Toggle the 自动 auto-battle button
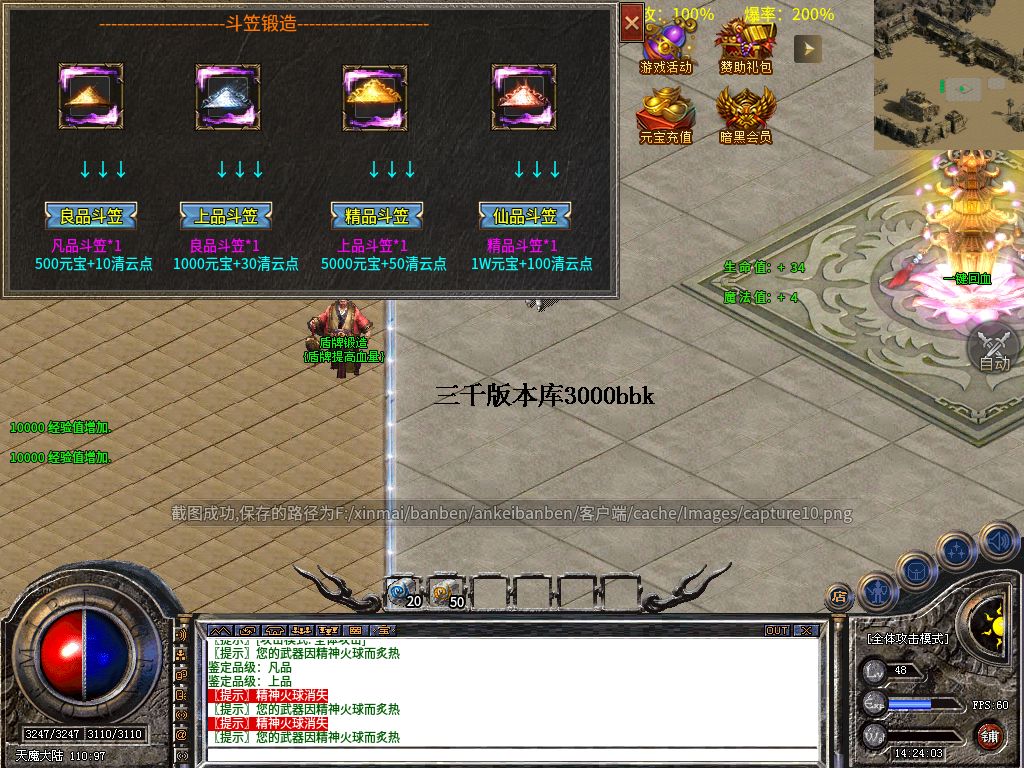The image size is (1024, 768). click(x=993, y=348)
